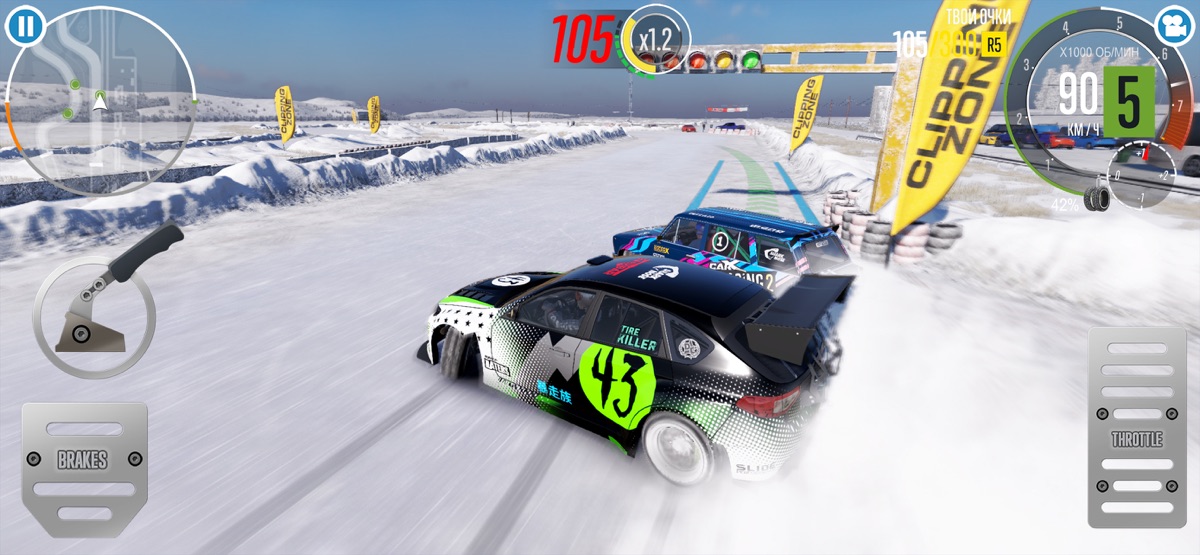Step on the Brakes pedal
This screenshot has height=555, width=1200.
[84, 463]
